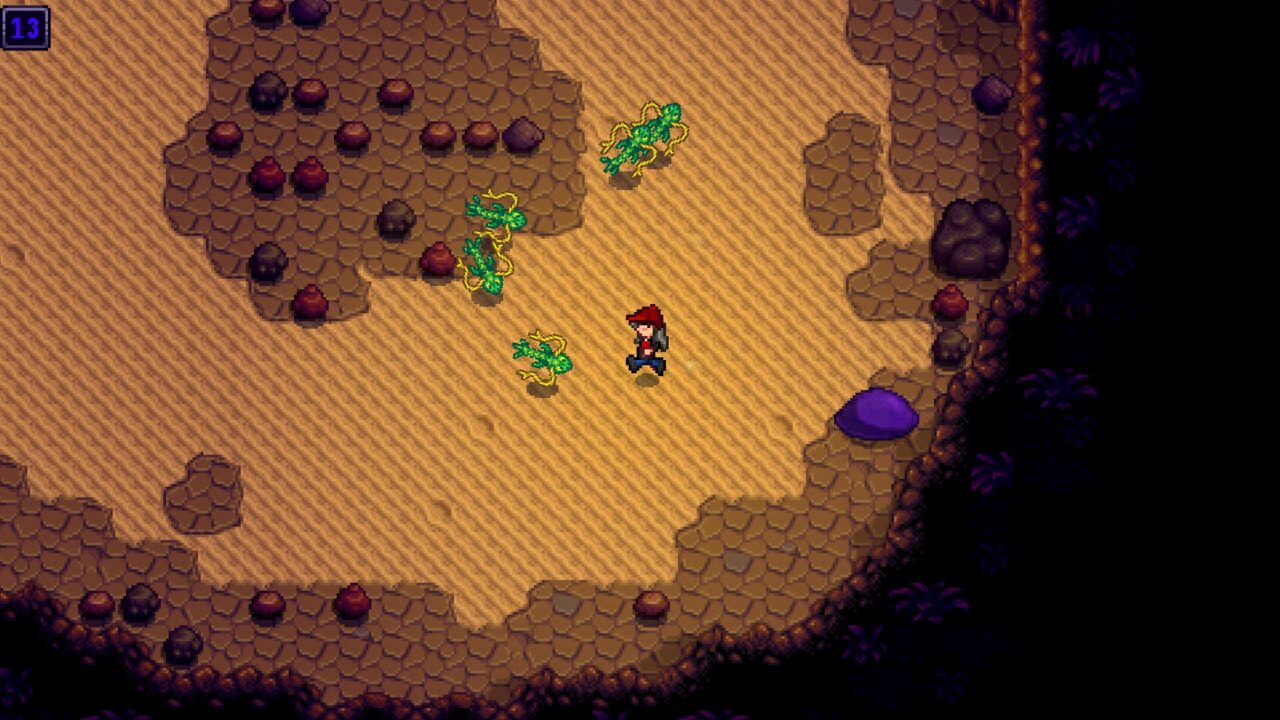This screenshot has width=1280, height=720.
Task: Click the level 13 floor indicator
Action: (x=27, y=27)
